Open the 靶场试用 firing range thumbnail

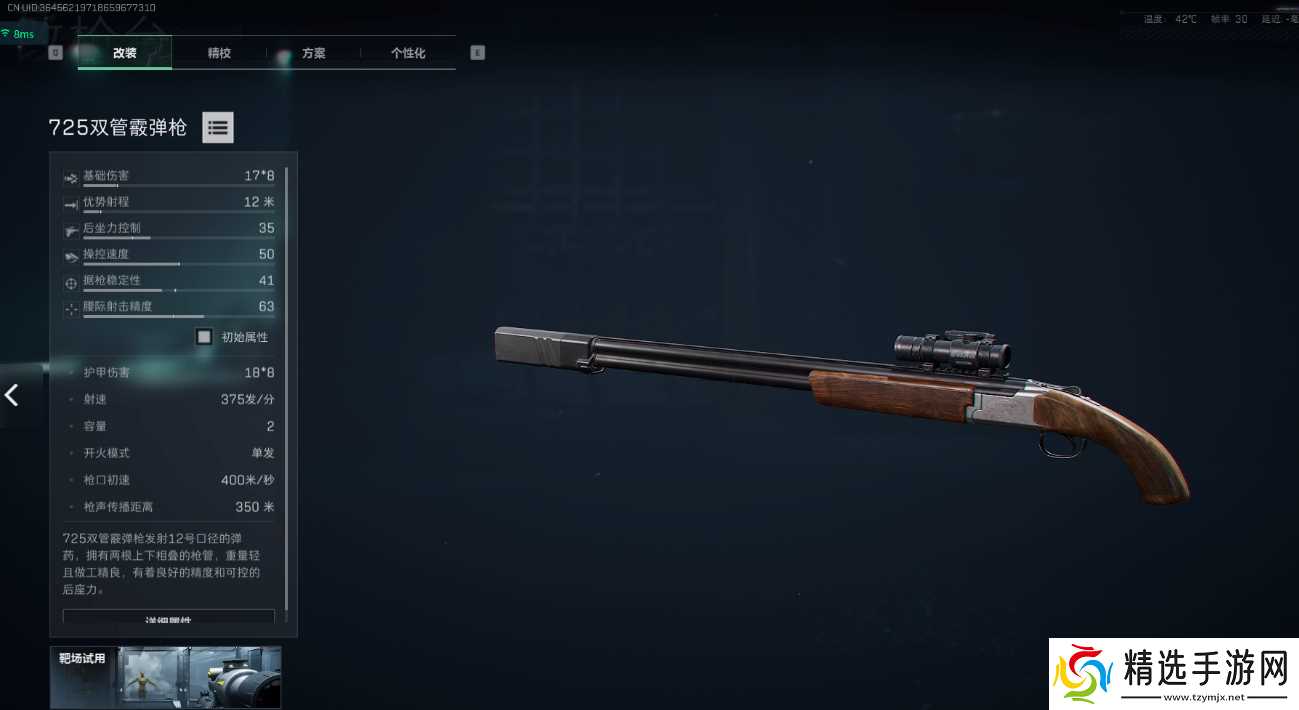166,677
